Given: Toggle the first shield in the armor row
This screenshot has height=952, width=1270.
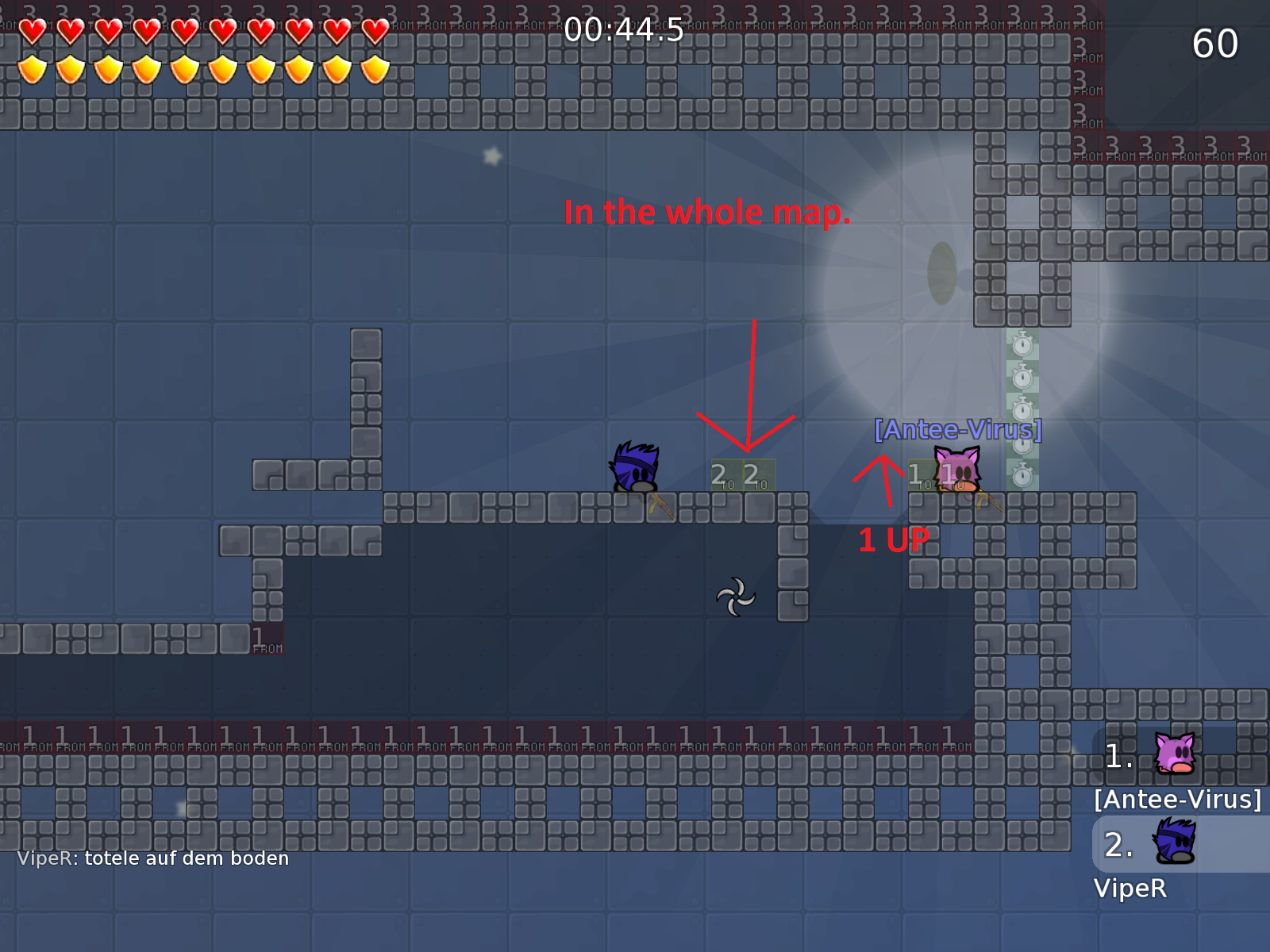Looking at the screenshot, I should pos(33,70).
